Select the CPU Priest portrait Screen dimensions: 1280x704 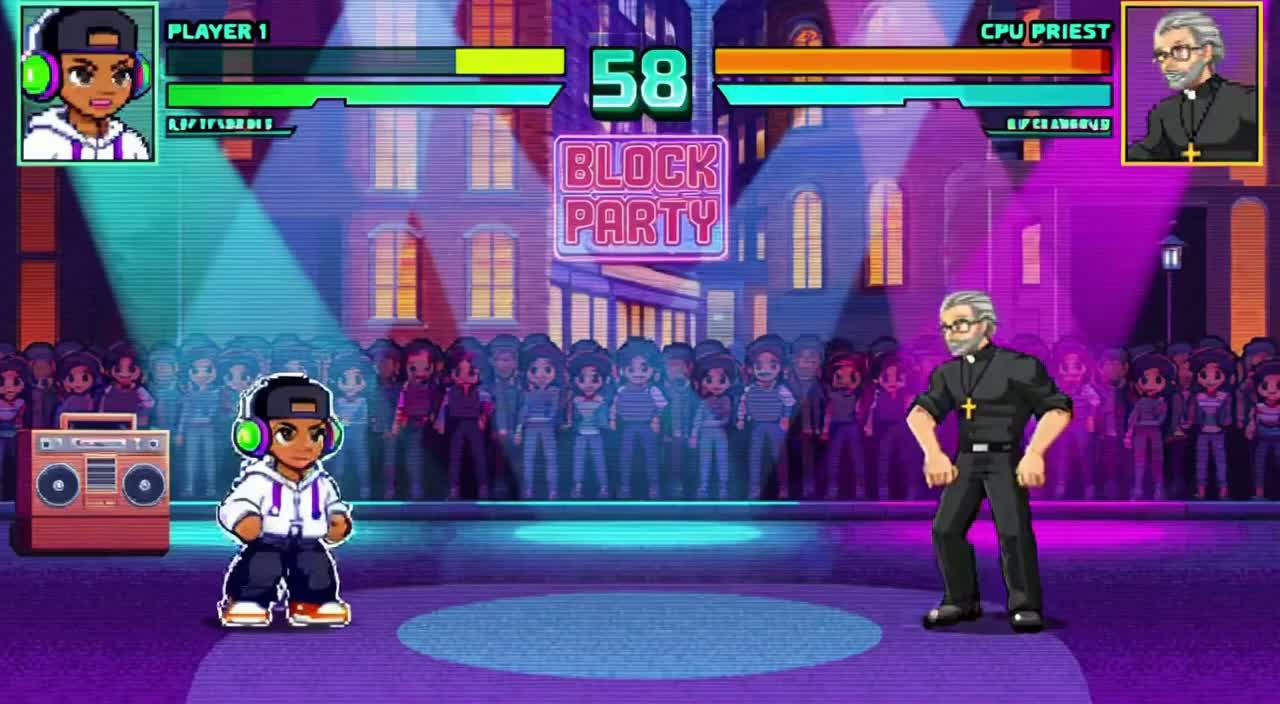(1191, 83)
